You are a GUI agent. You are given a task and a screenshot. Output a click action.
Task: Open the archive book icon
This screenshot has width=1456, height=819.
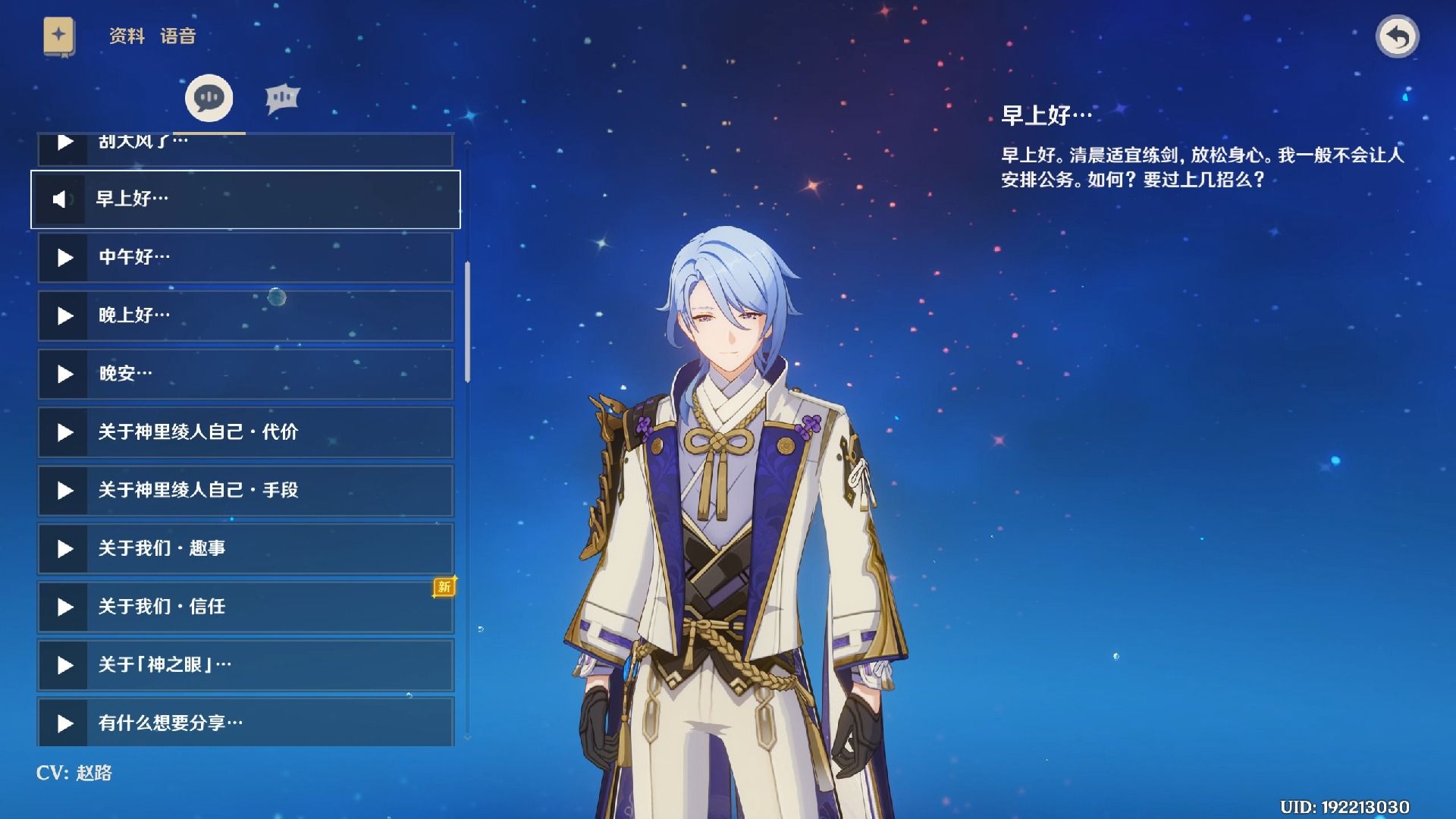pos(59,36)
